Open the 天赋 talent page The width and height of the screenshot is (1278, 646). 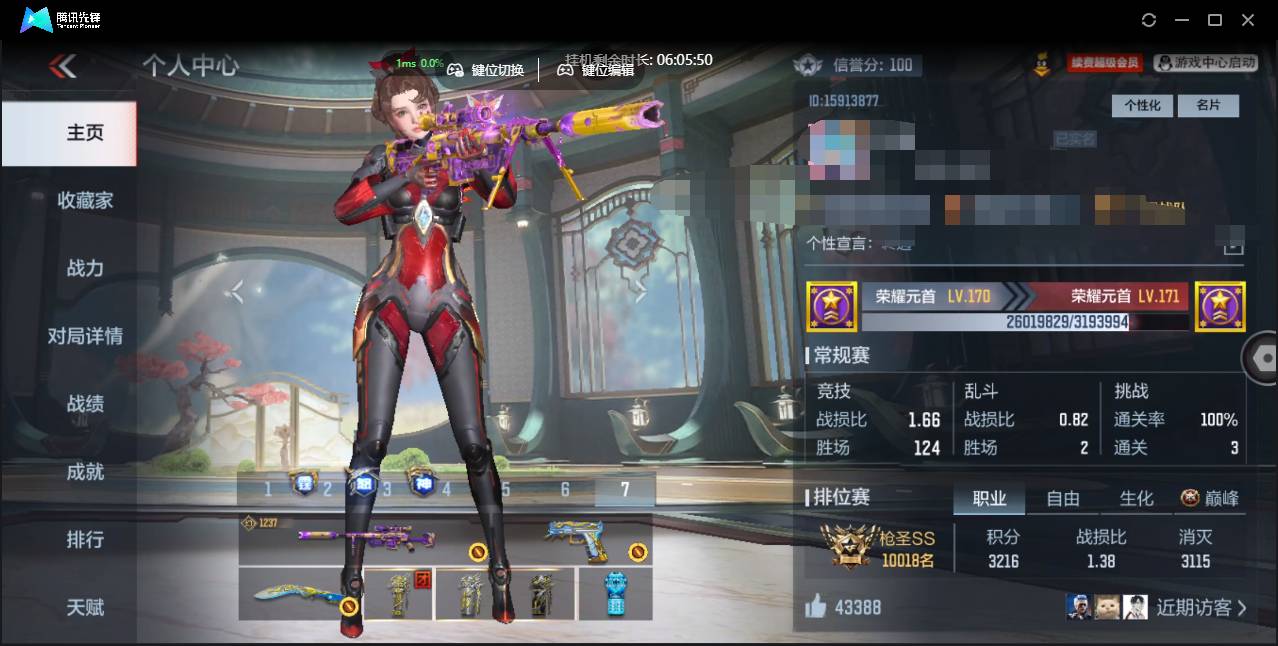pos(85,607)
